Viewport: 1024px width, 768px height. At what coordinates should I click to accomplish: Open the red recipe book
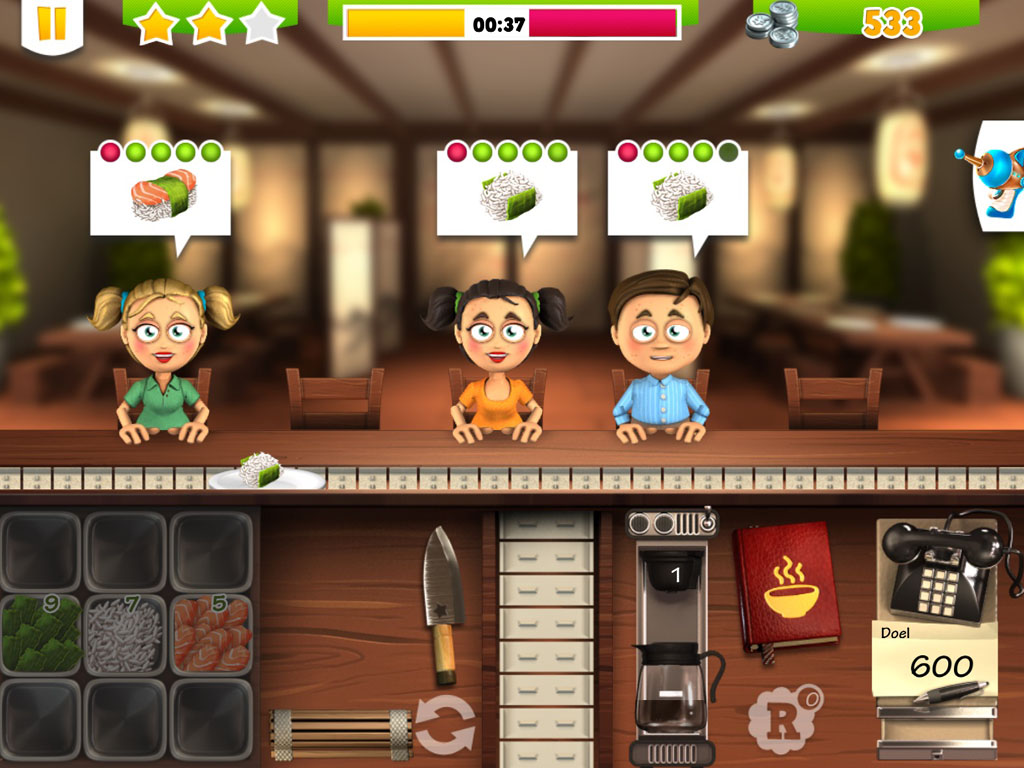tap(786, 588)
